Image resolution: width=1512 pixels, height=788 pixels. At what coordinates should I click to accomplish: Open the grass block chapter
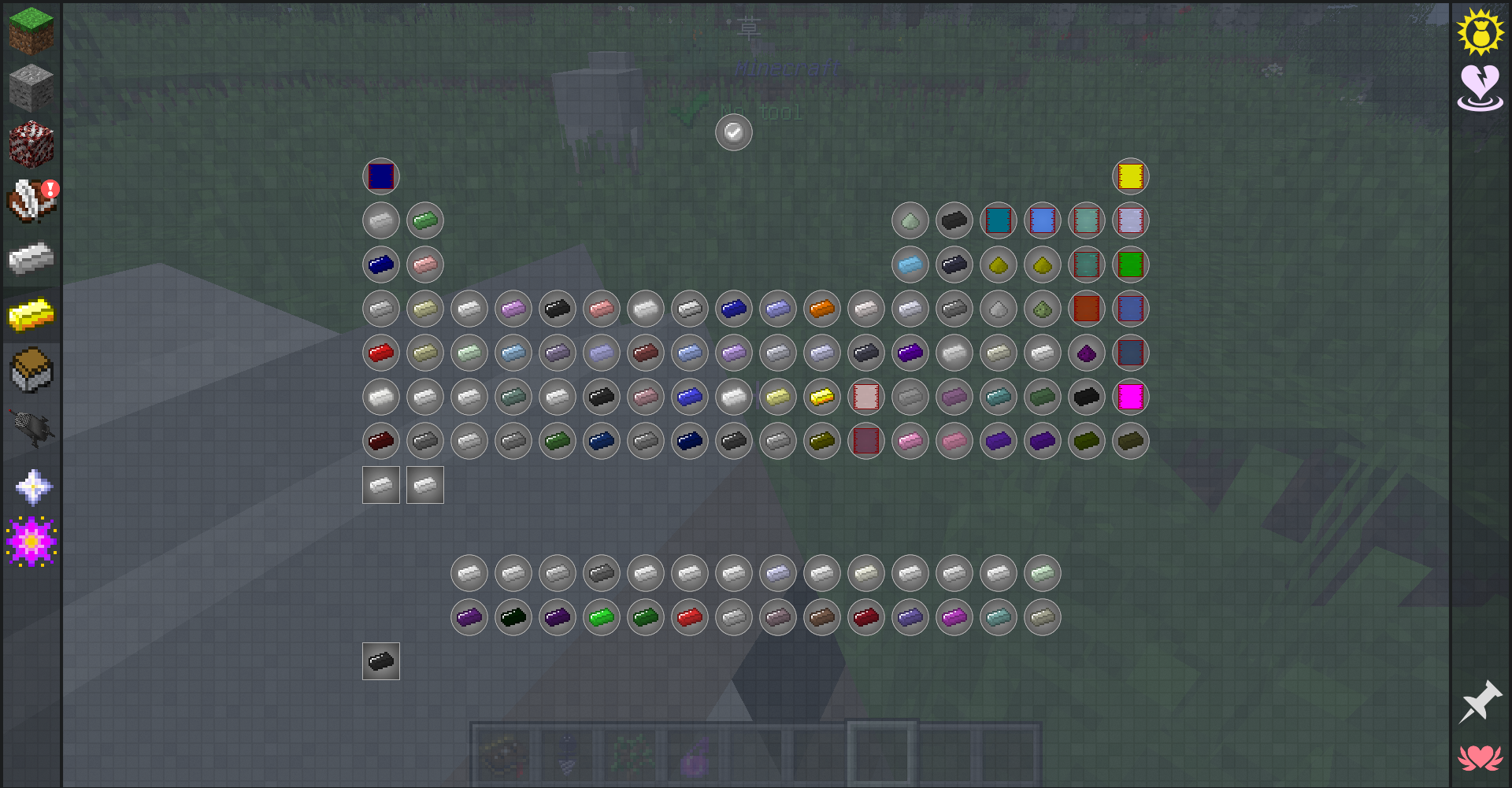pyautogui.click(x=30, y=30)
